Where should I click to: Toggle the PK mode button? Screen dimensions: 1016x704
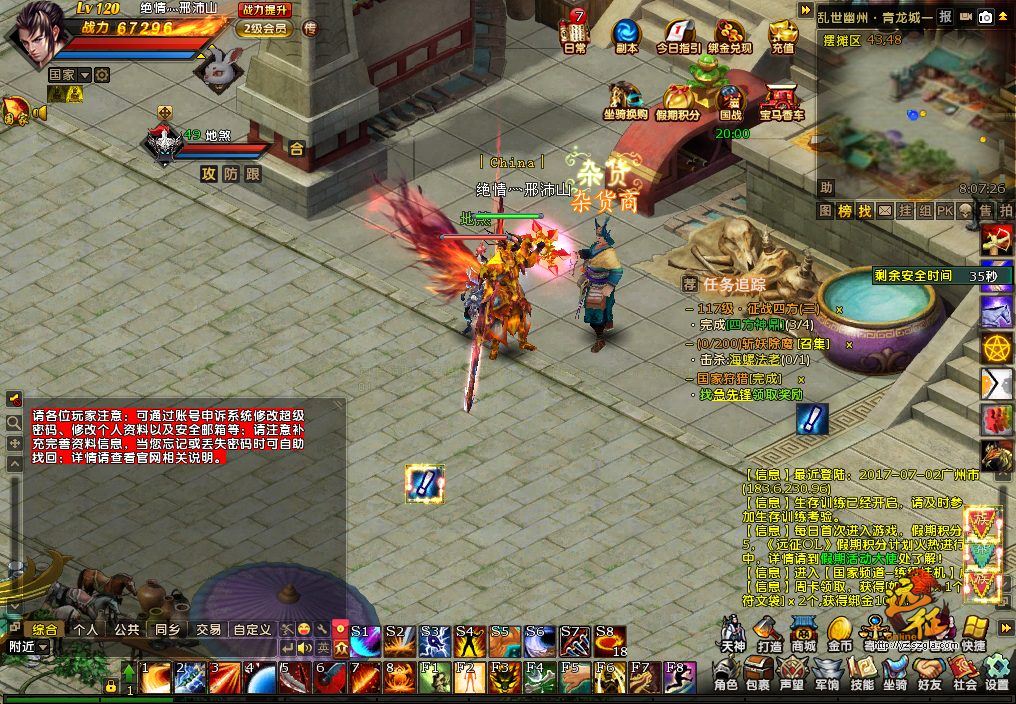pos(944,211)
